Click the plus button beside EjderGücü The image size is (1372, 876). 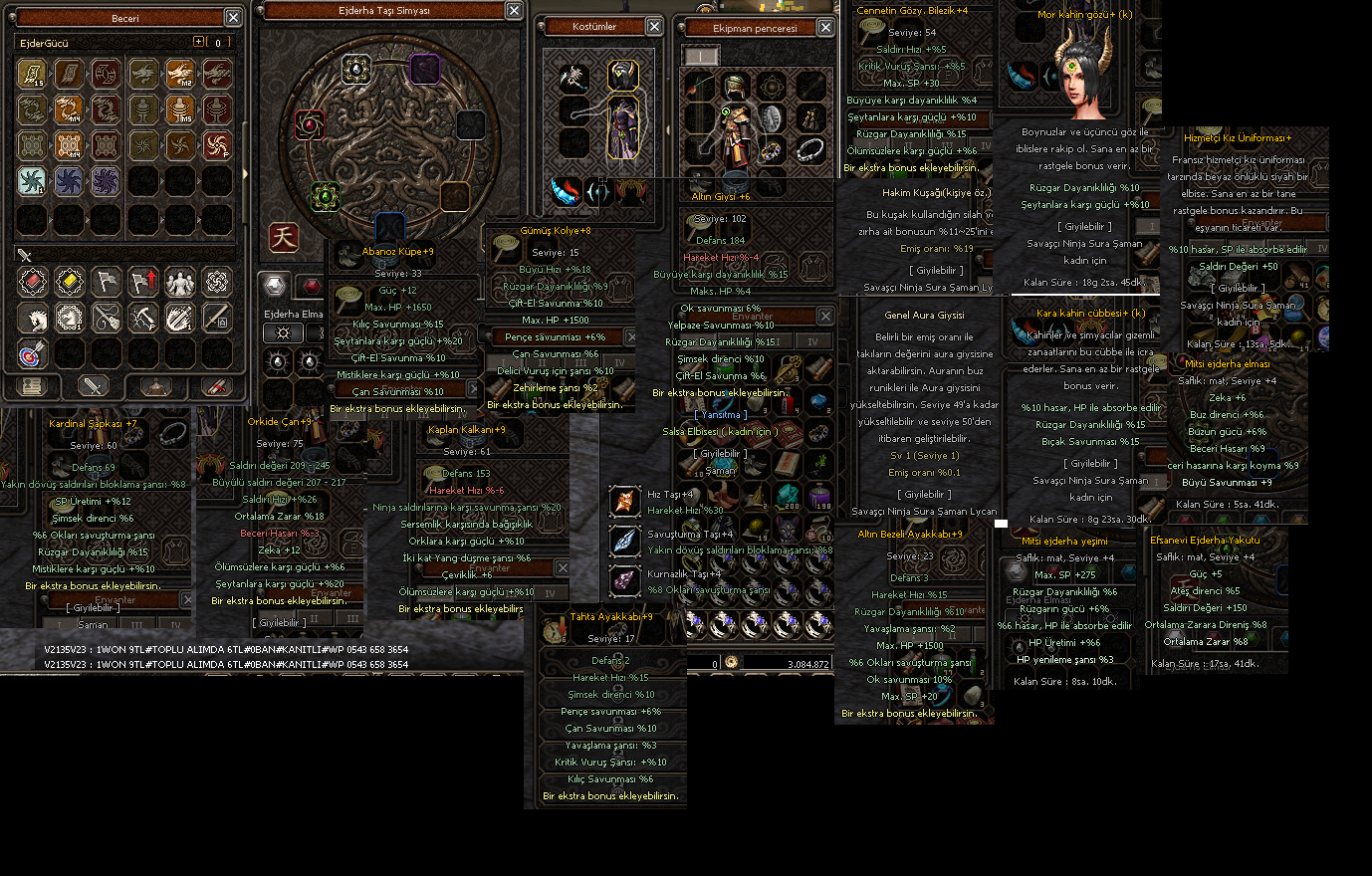coord(199,42)
